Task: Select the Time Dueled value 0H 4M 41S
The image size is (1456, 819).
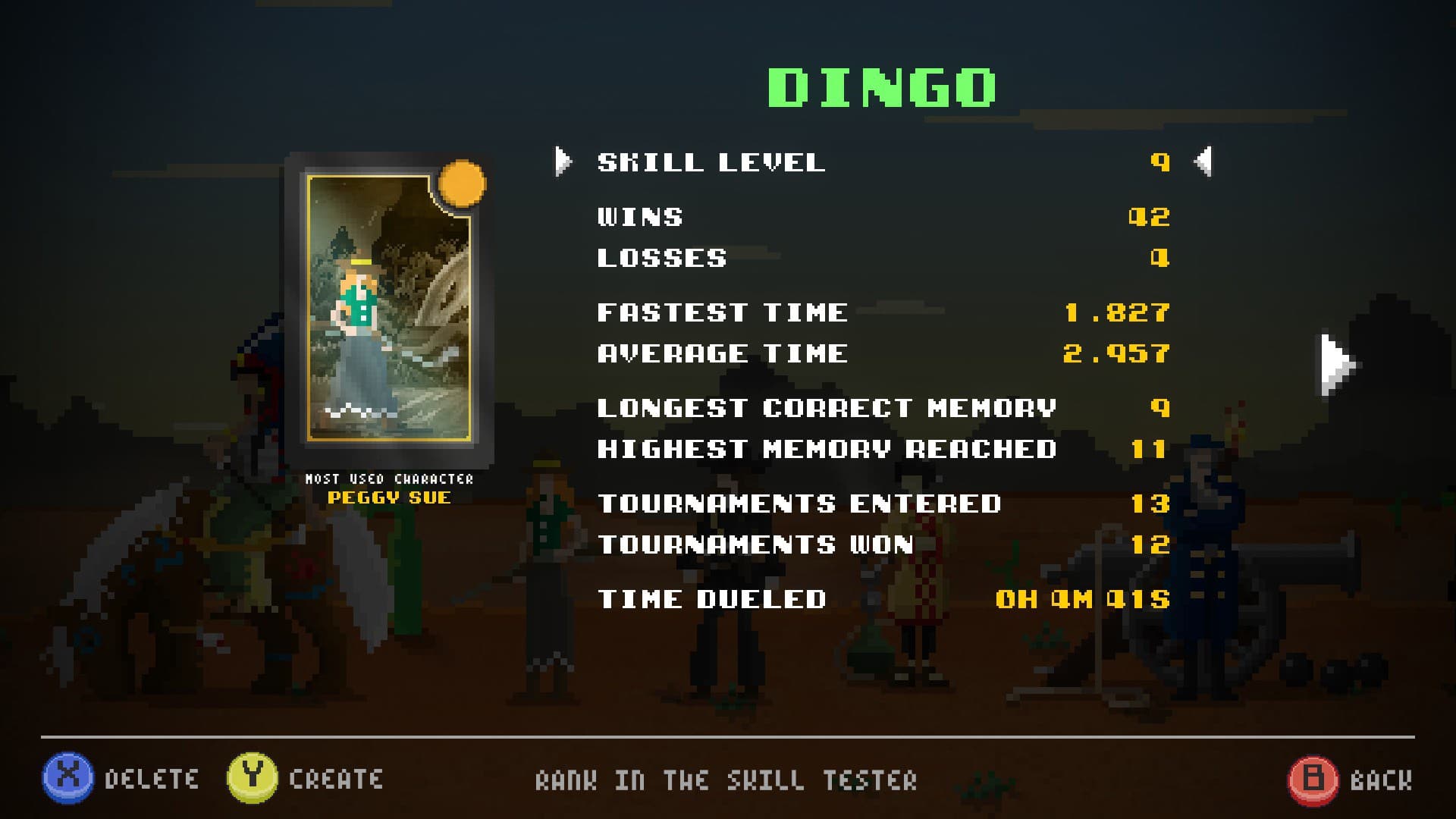Action: [1084, 599]
